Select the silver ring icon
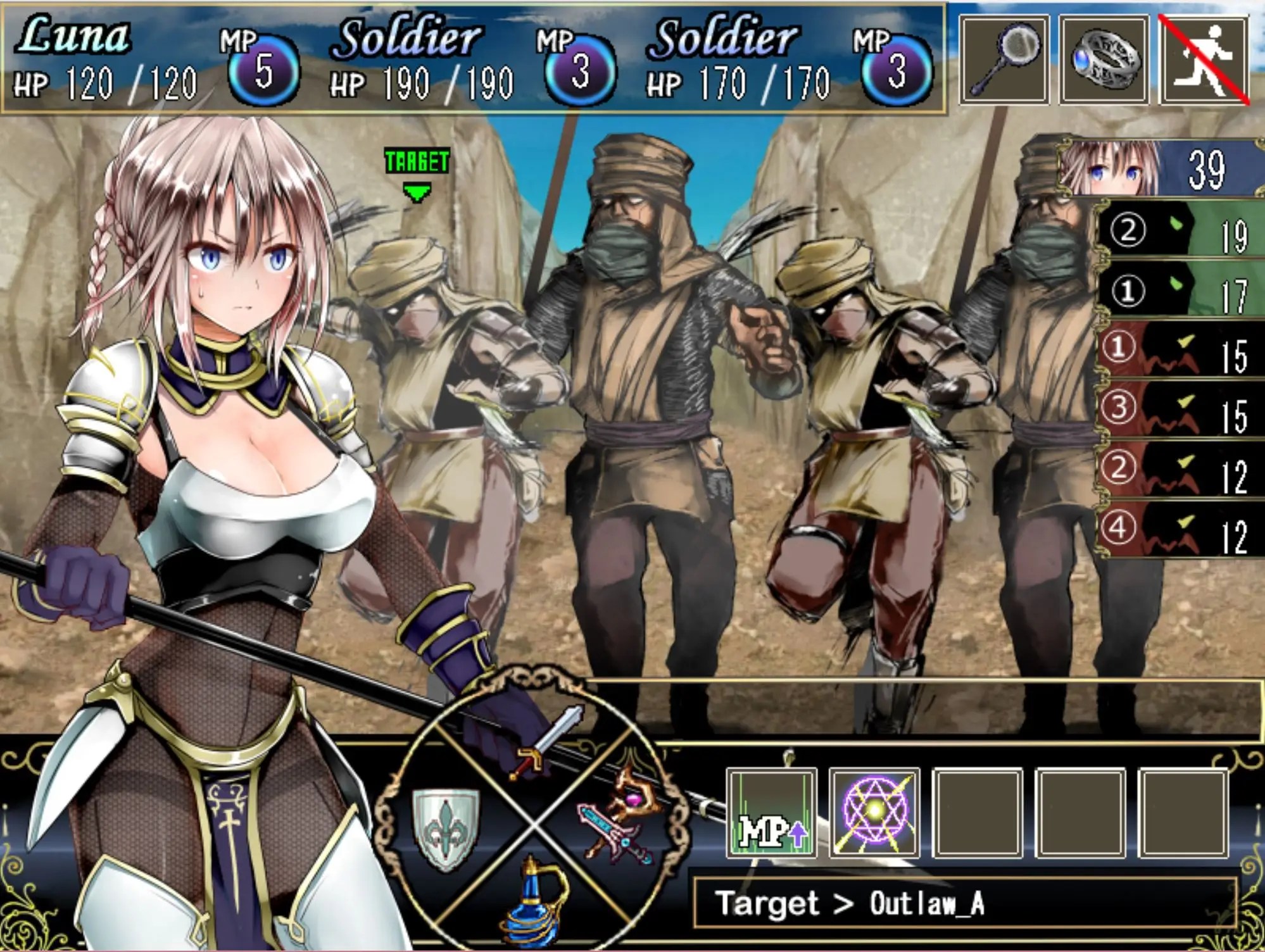This screenshot has height=952, width=1265. pyautogui.click(x=1104, y=60)
